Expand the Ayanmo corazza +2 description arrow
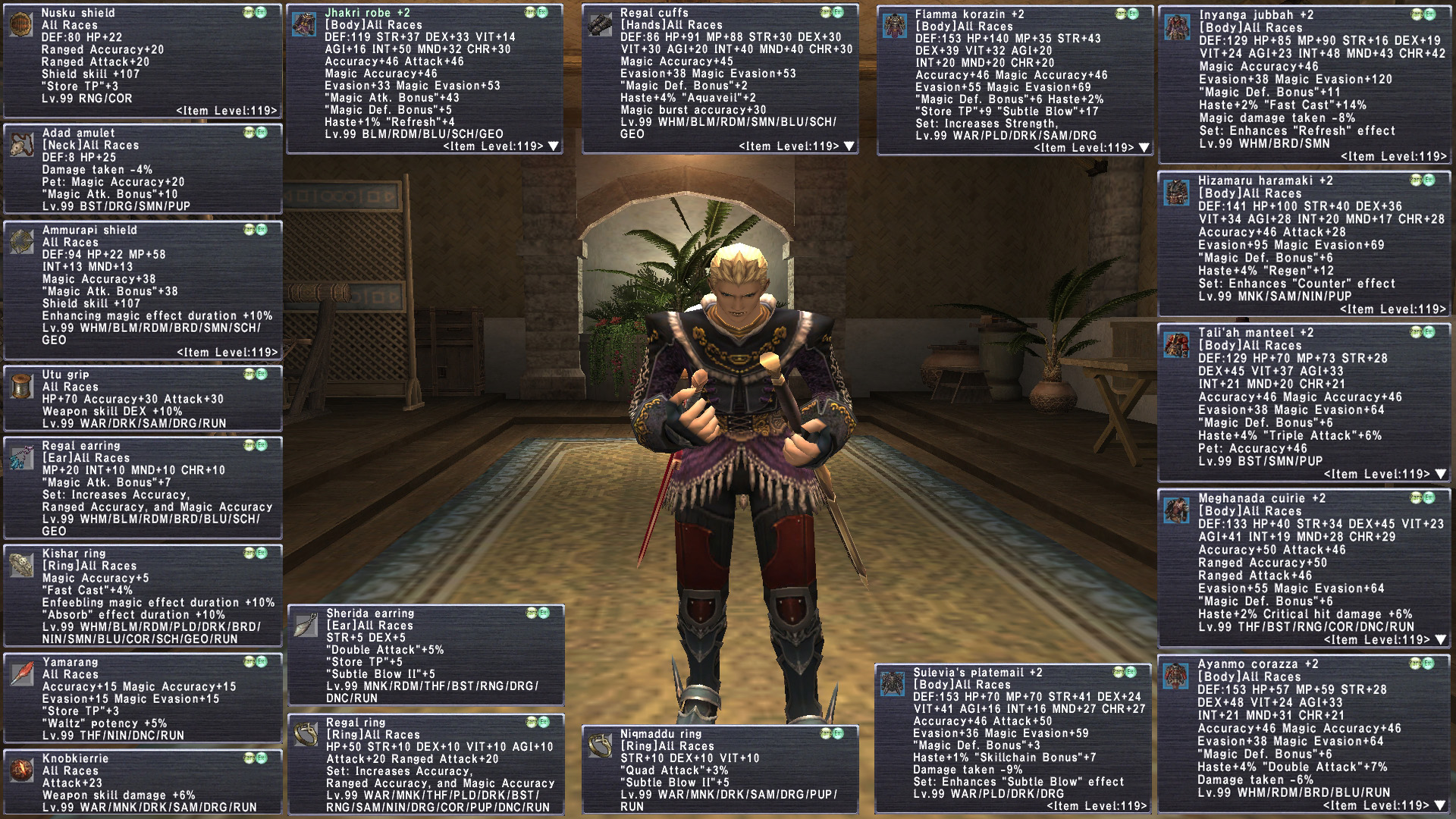The image size is (1456, 819). click(x=1441, y=805)
